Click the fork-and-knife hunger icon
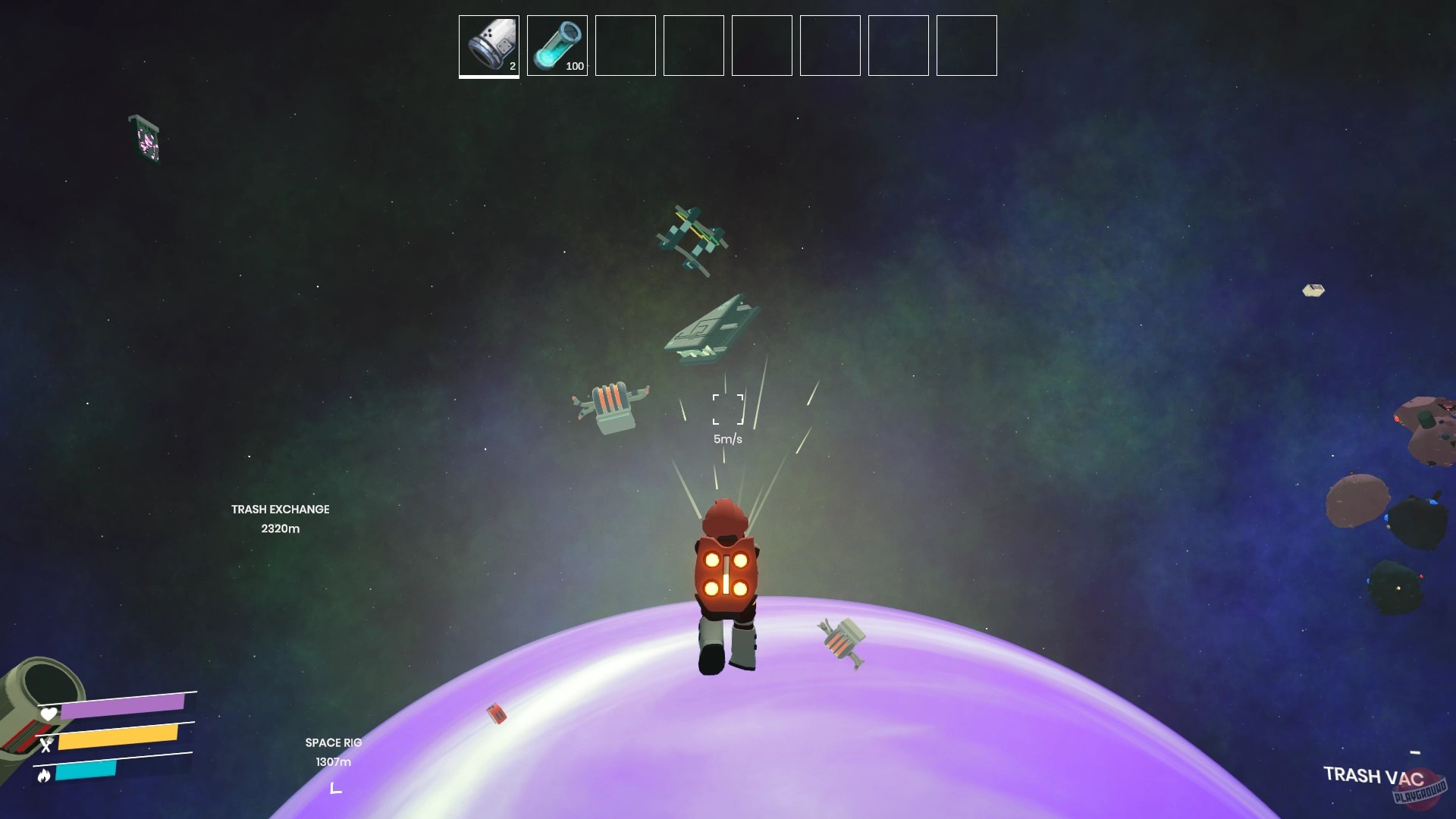The width and height of the screenshot is (1456, 819). point(48,745)
